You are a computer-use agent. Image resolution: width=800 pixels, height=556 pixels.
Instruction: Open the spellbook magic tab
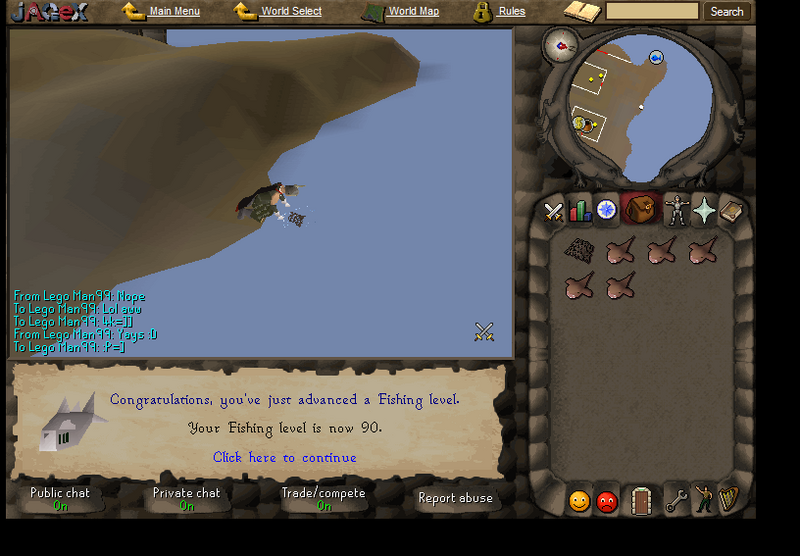click(x=731, y=210)
